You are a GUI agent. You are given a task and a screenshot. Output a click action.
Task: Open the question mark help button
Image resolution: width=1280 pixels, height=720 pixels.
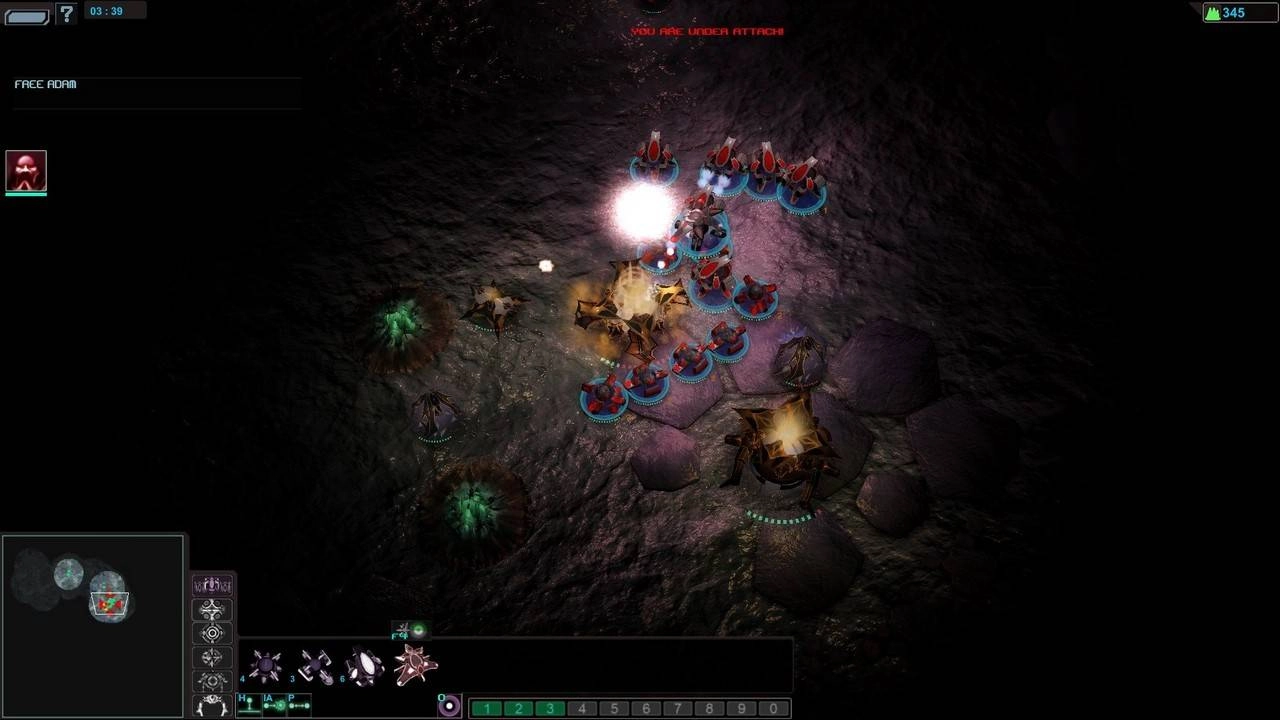tap(66, 14)
